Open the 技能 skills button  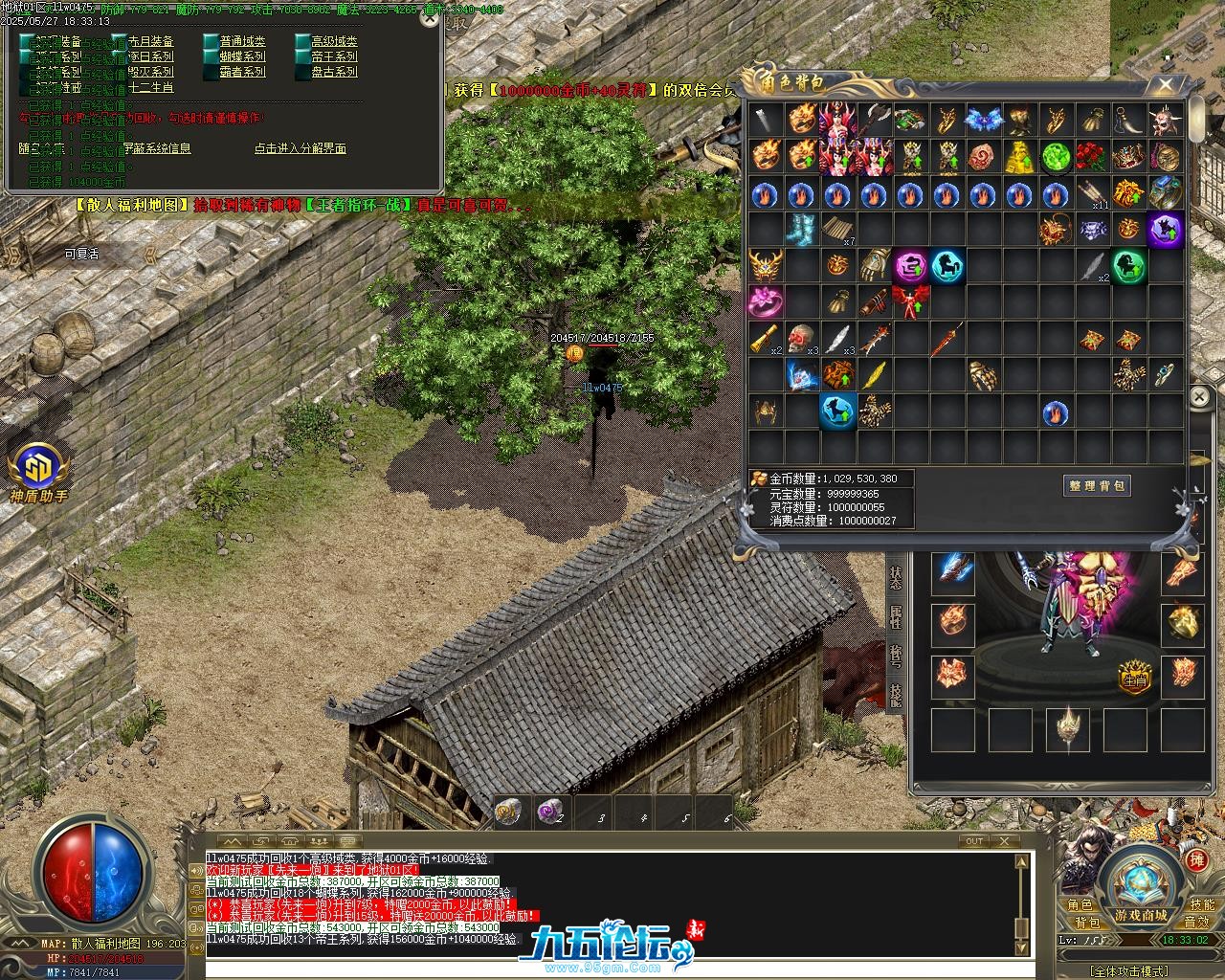(1202, 904)
